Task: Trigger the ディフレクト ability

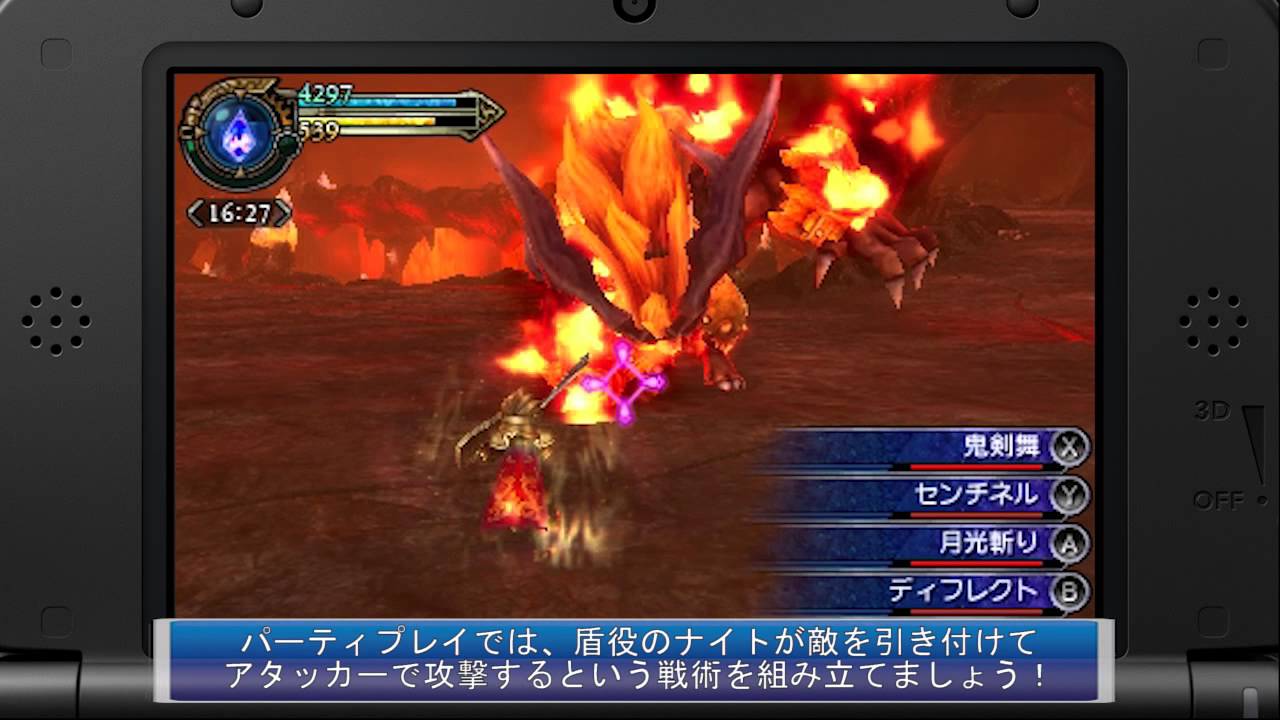Action: 962,592
